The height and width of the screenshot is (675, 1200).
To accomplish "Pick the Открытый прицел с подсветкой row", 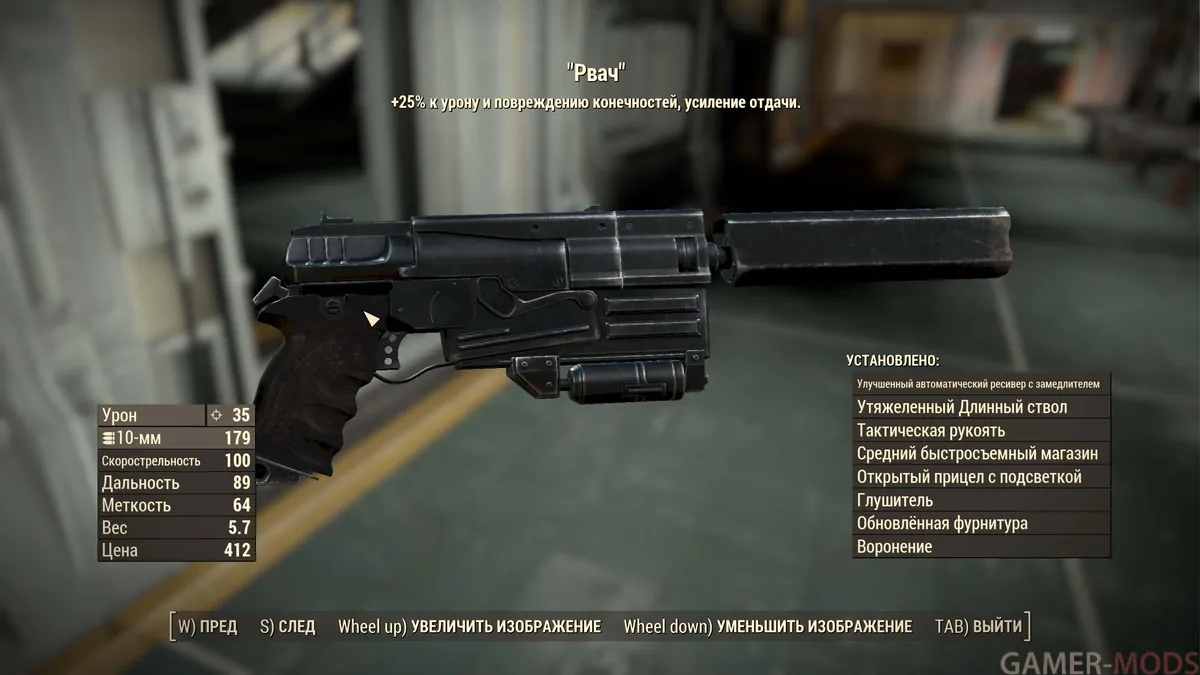I will (x=981, y=477).
